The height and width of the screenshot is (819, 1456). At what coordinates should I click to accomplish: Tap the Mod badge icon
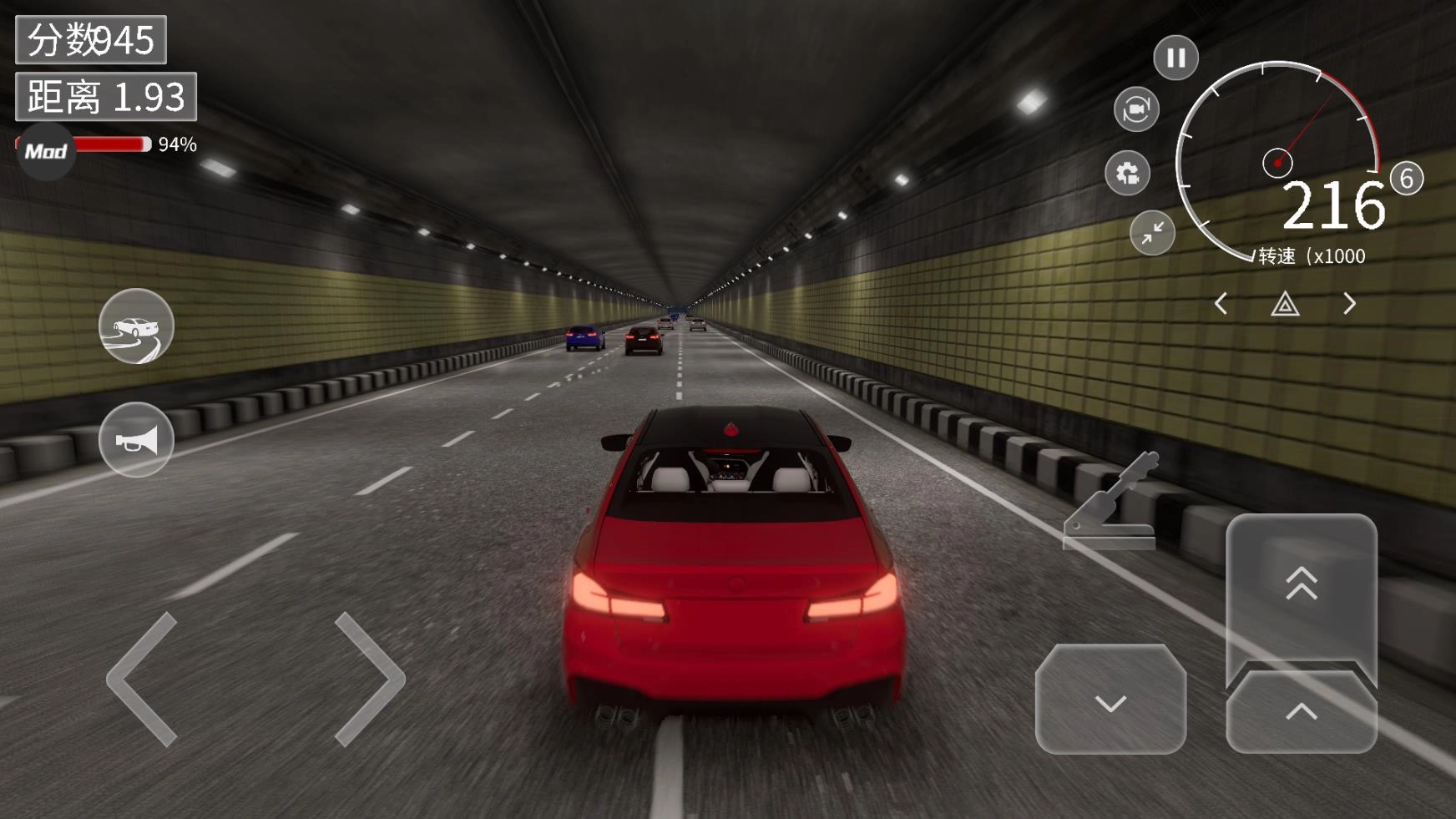coord(46,151)
